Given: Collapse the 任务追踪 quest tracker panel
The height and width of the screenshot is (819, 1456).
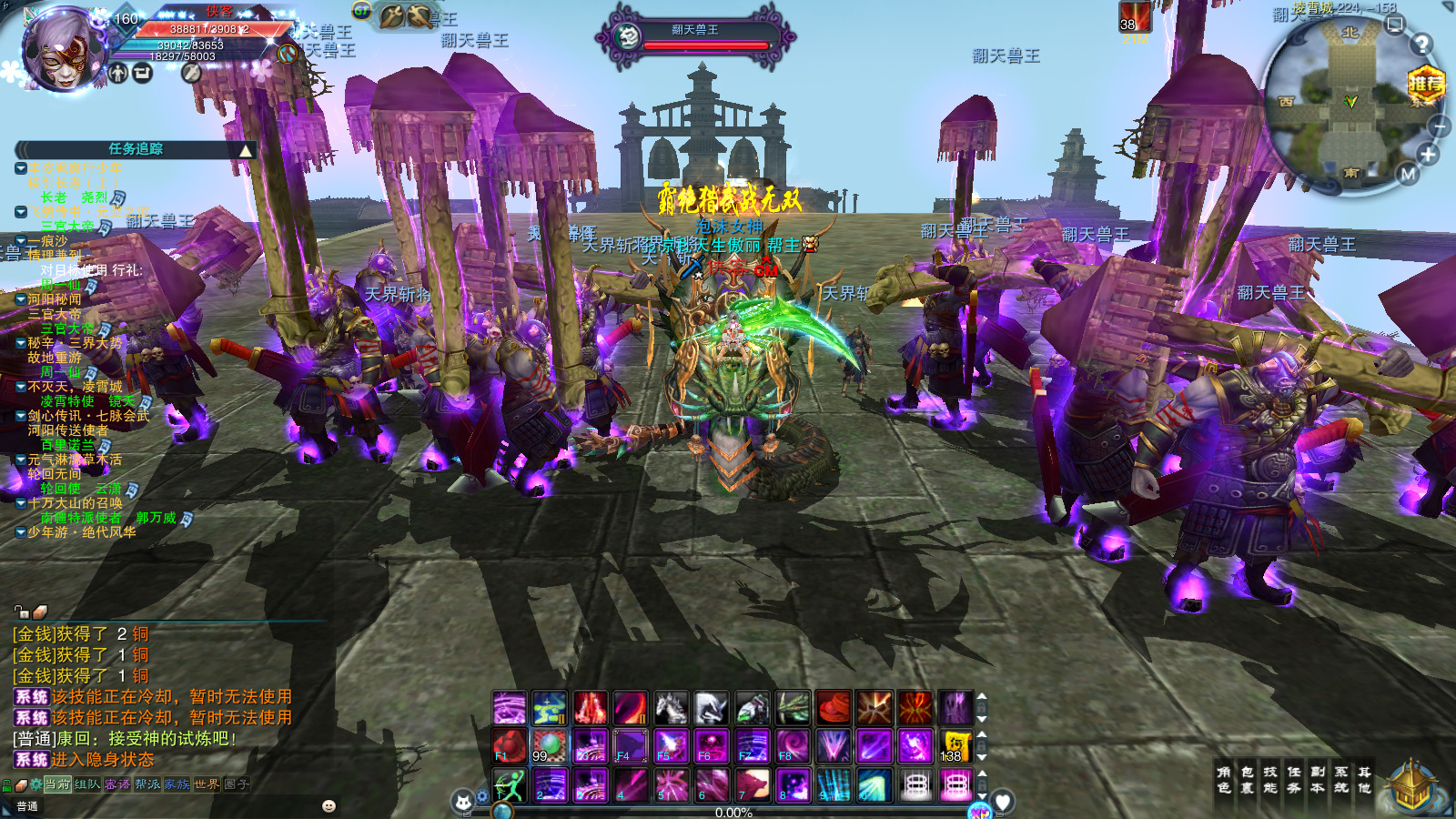Looking at the screenshot, I should (x=246, y=150).
